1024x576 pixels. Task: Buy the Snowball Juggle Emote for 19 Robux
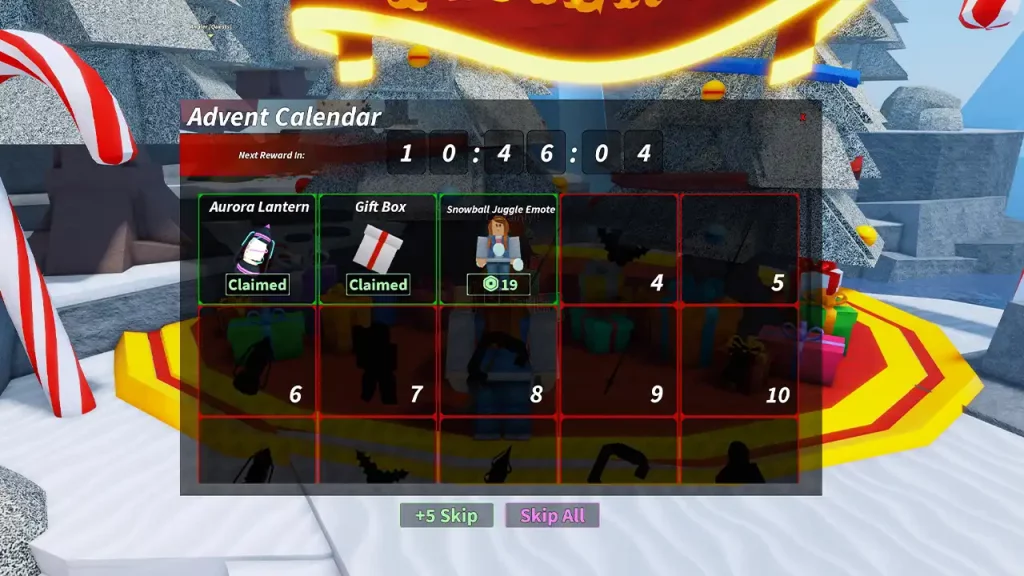pyautogui.click(x=498, y=285)
